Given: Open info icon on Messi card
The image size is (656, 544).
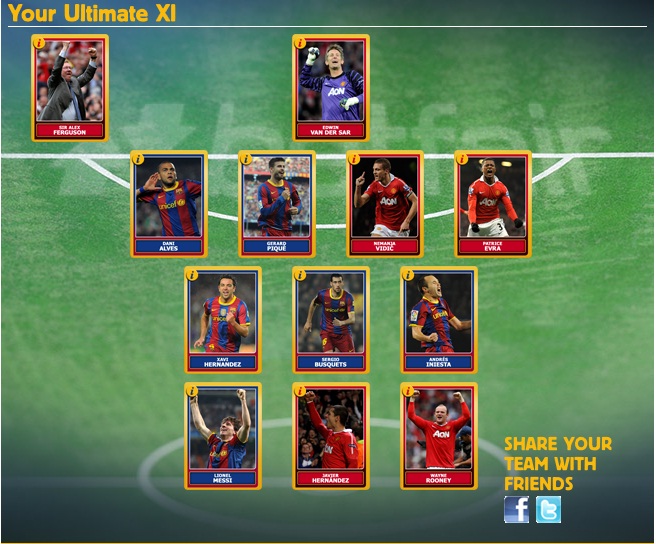Looking at the screenshot, I should [192, 390].
